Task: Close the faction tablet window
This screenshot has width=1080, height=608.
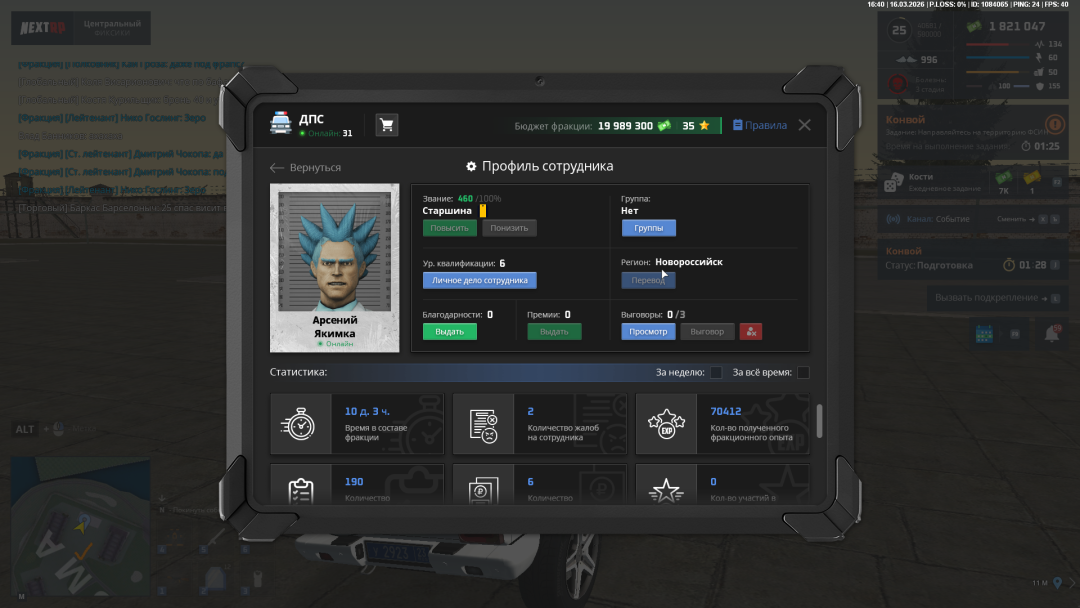Action: (804, 125)
